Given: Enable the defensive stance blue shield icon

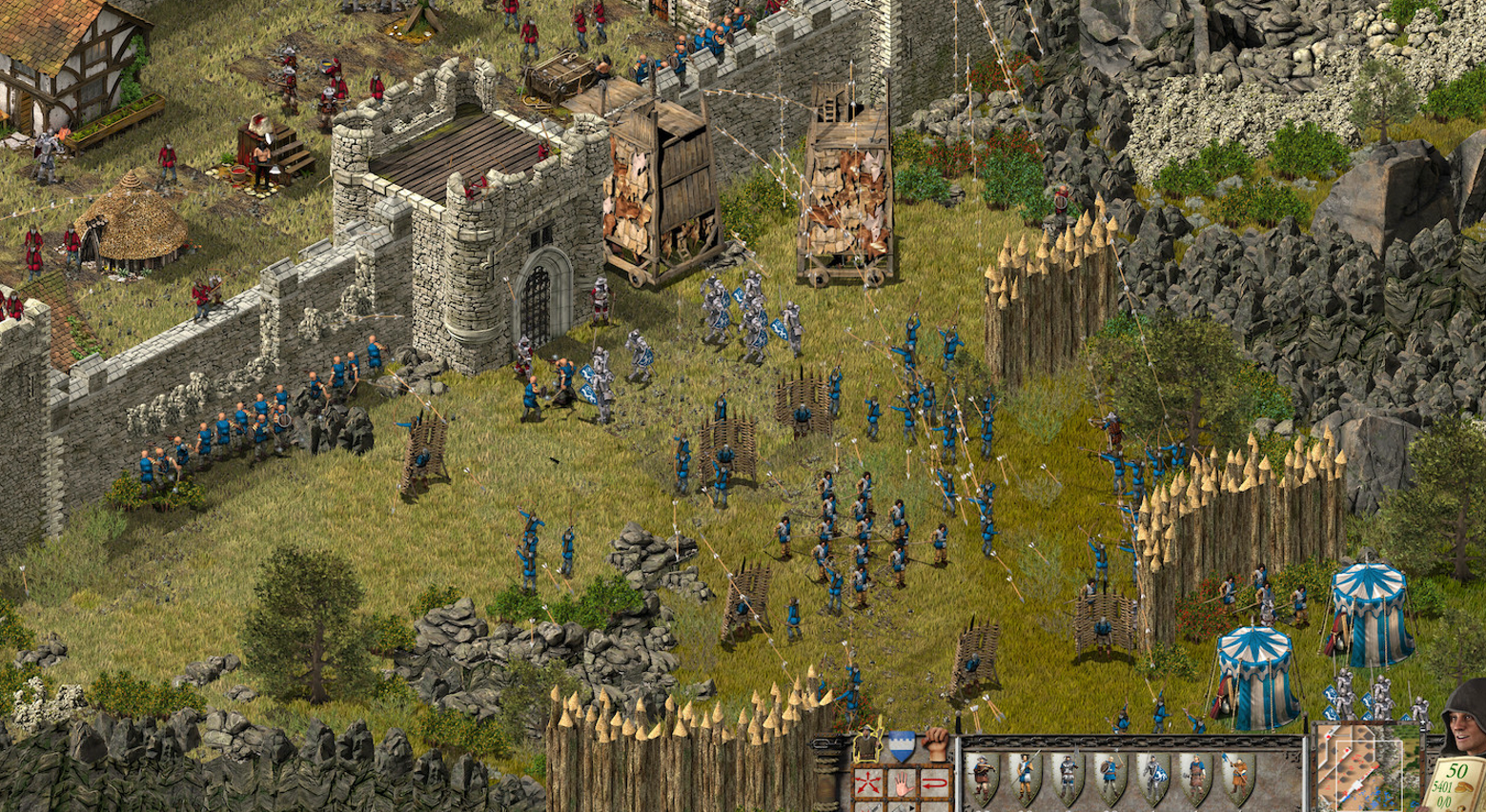Looking at the screenshot, I should 902,746.
